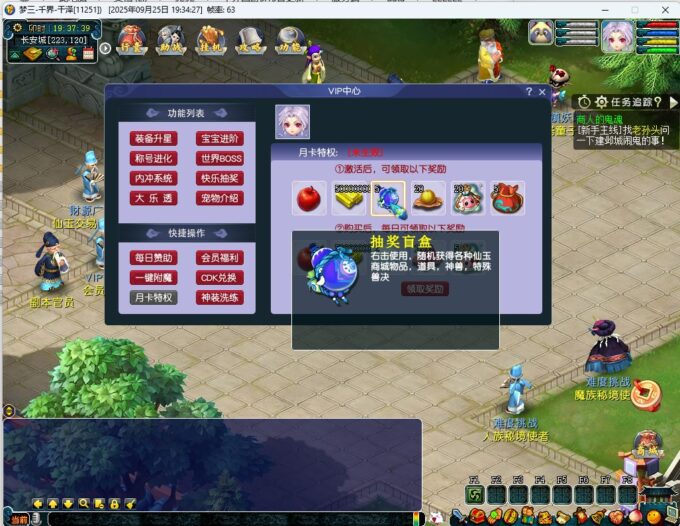Select the 宝宝进阶 function

220,139
